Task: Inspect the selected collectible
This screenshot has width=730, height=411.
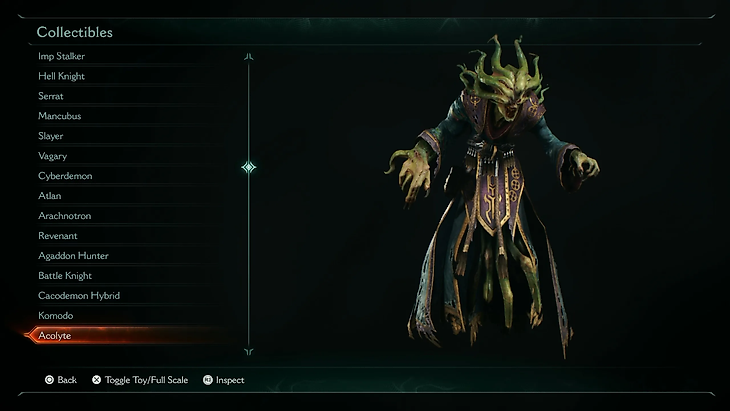Action: coord(223,380)
